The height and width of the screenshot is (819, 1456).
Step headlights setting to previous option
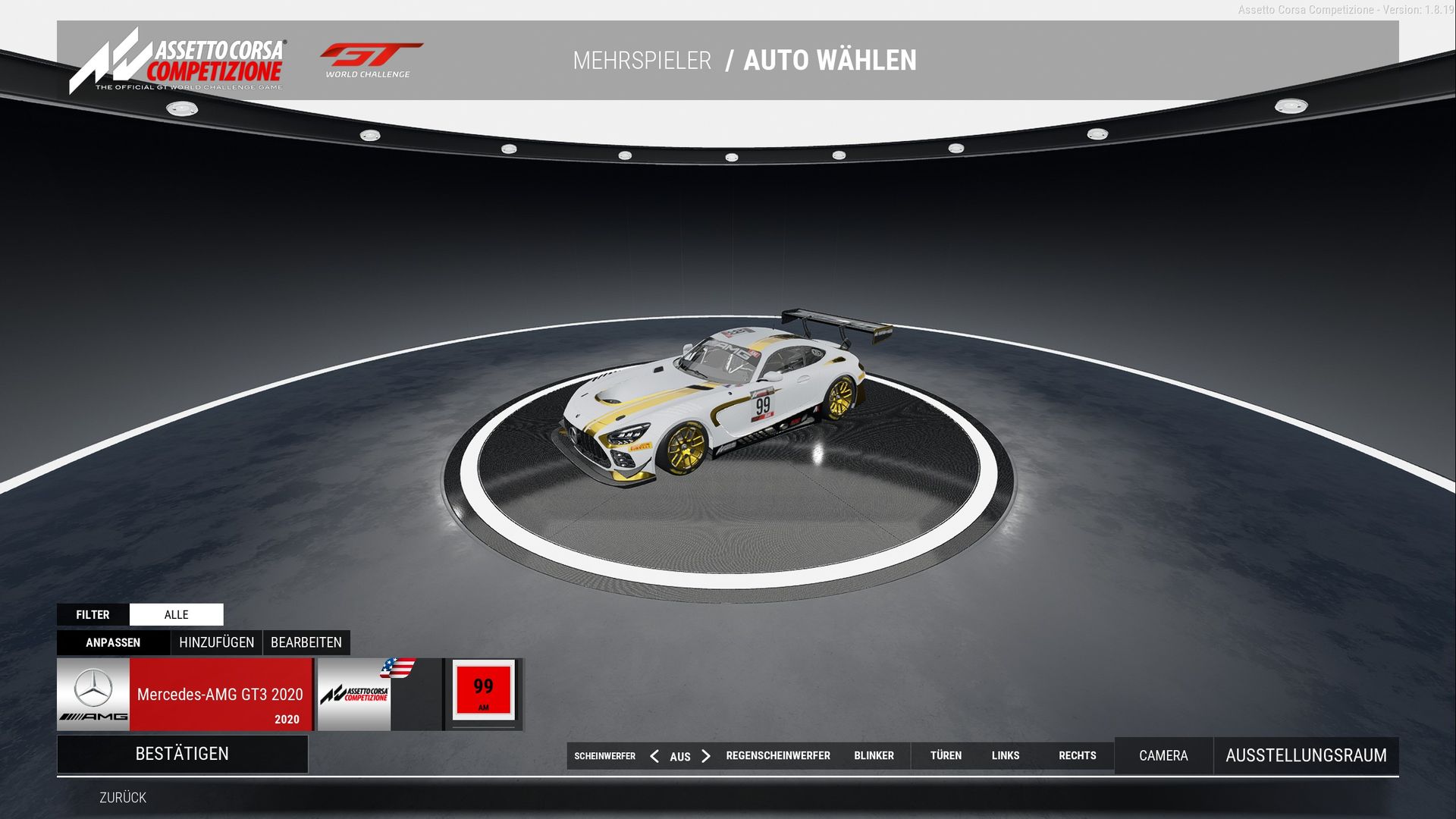click(x=654, y=756)
